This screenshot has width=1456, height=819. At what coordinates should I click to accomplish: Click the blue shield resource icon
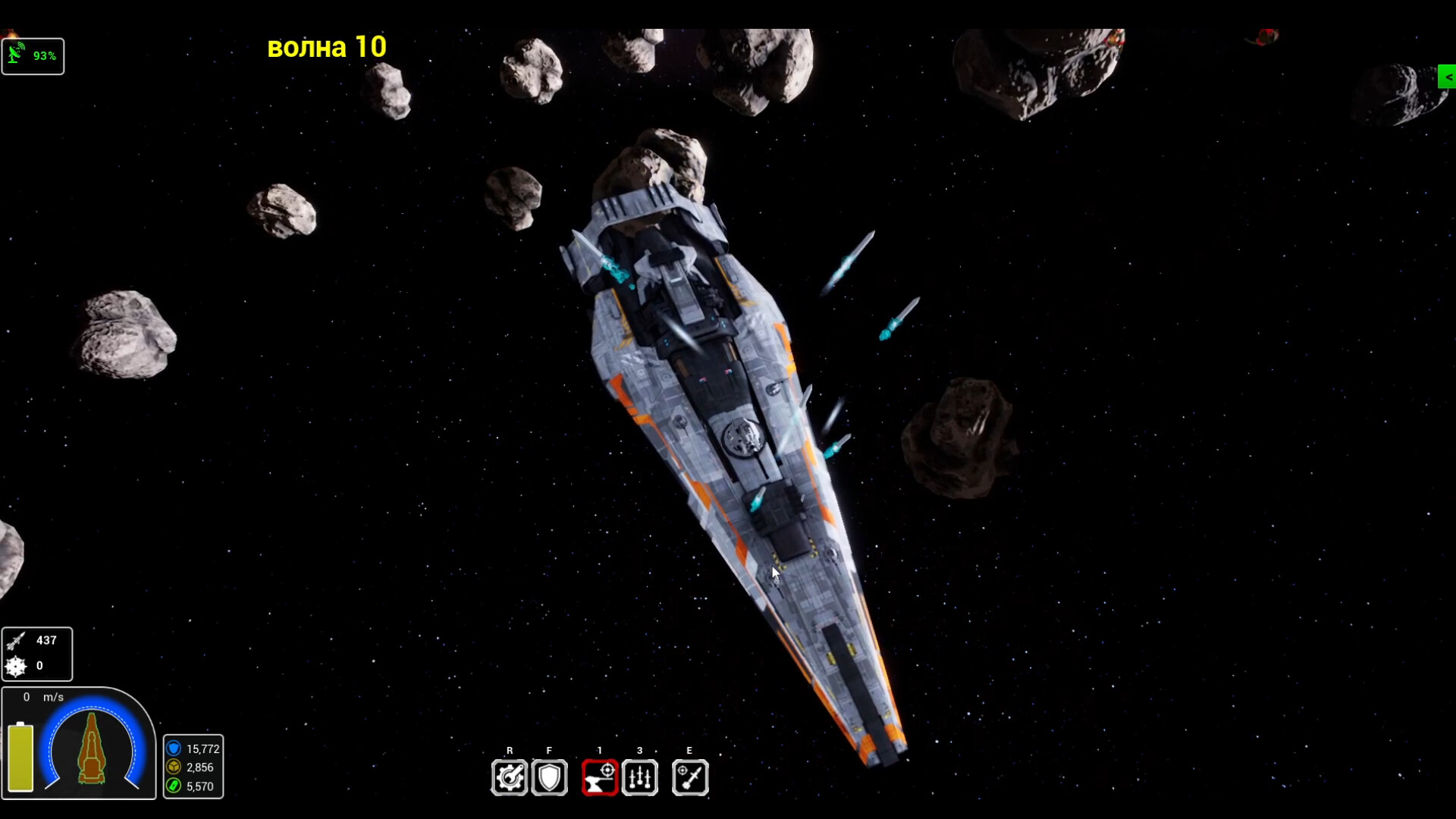pos(174,748)
